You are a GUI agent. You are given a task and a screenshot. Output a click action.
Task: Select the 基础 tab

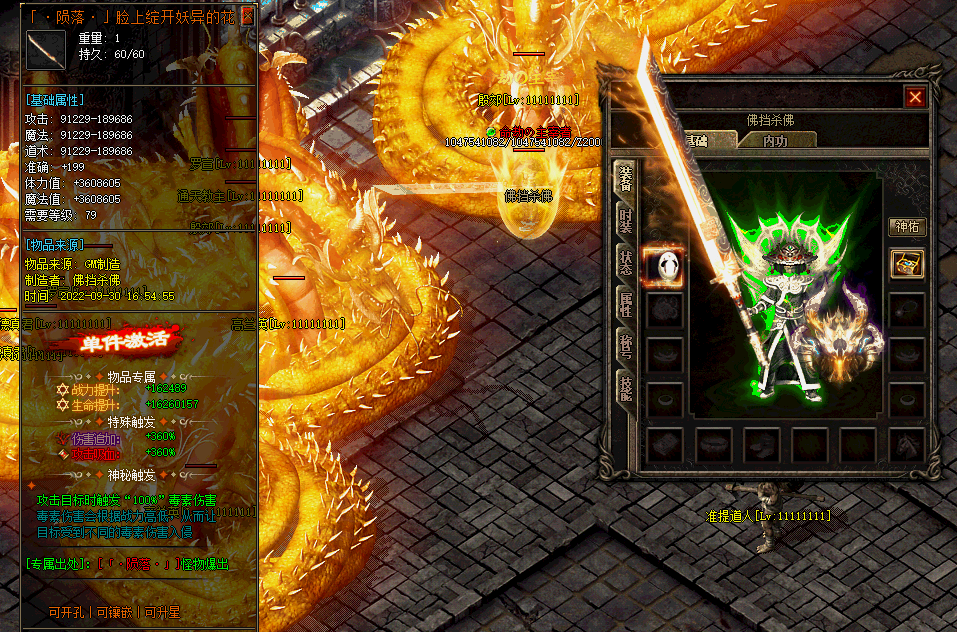(x=695, y=140)
